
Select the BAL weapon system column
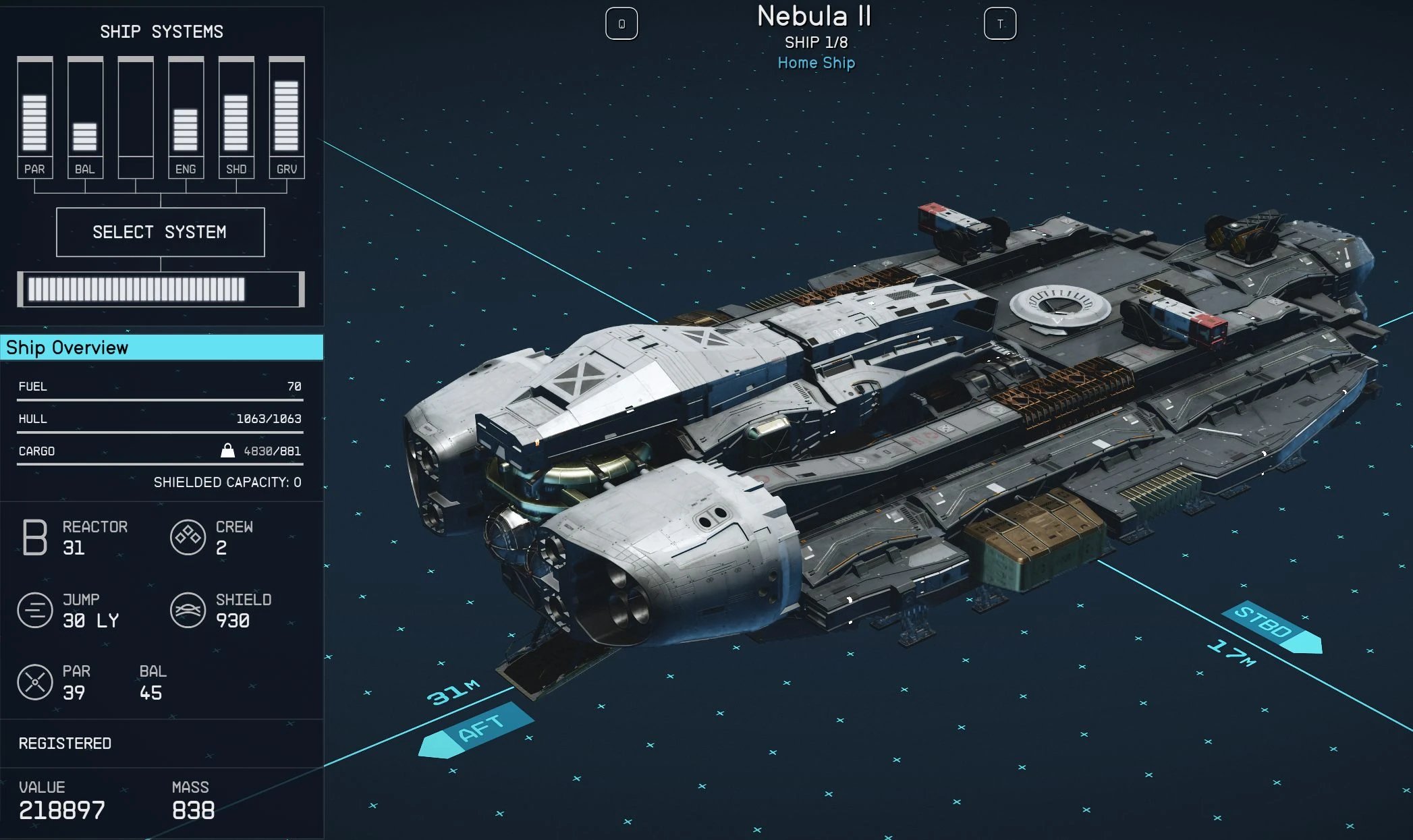(x=85, y=118)
